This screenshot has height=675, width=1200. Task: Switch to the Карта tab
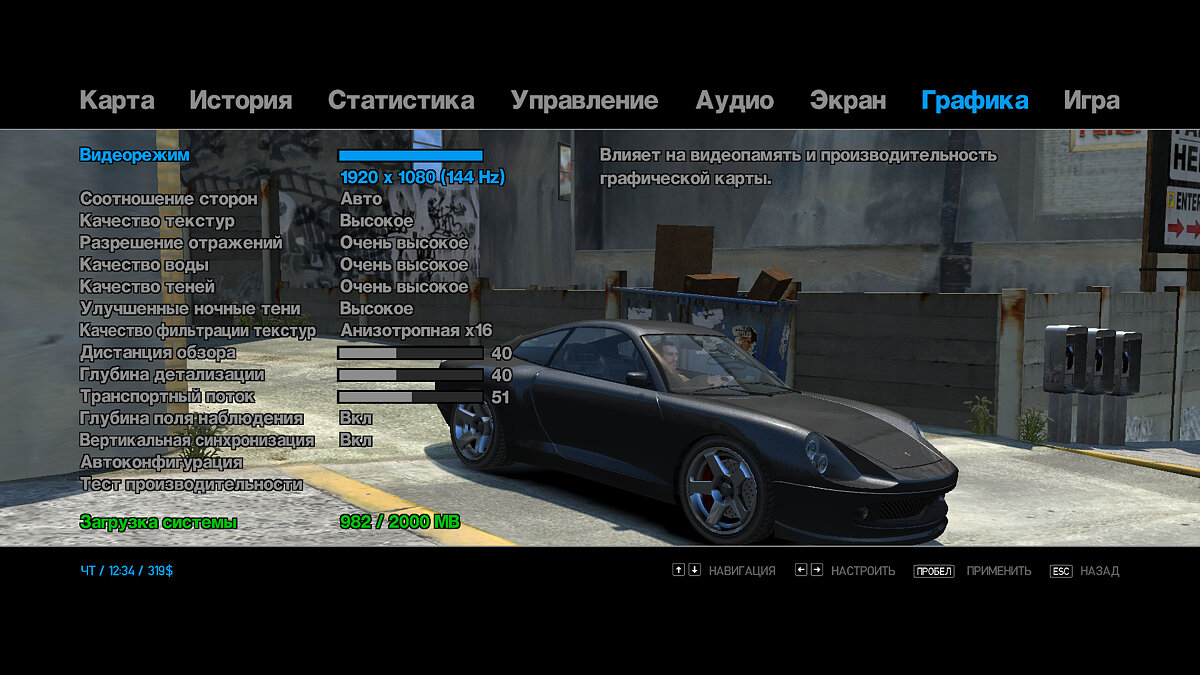pos(117,100)
